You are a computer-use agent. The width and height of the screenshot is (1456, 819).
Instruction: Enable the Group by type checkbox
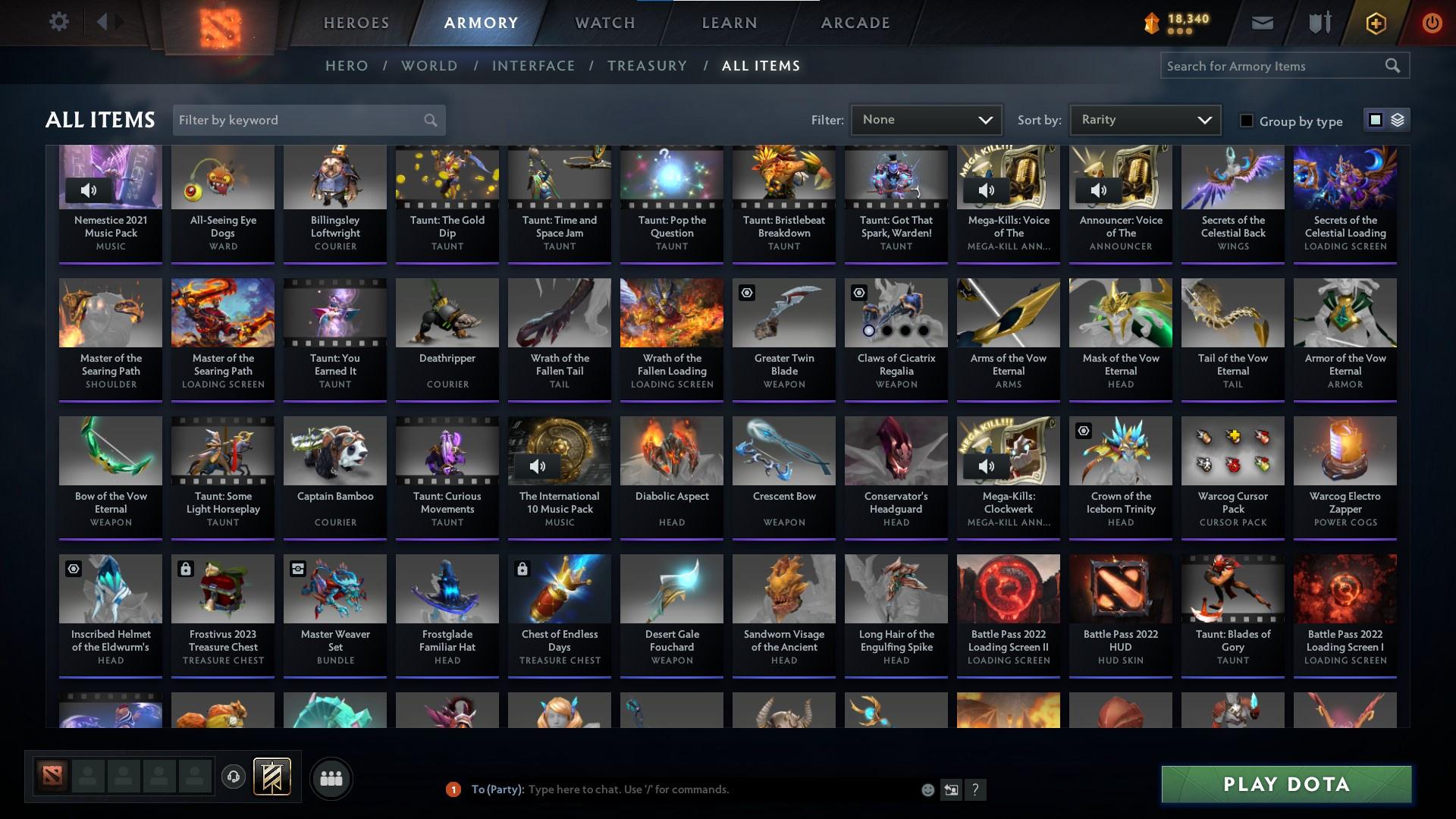coord(1246,120)
